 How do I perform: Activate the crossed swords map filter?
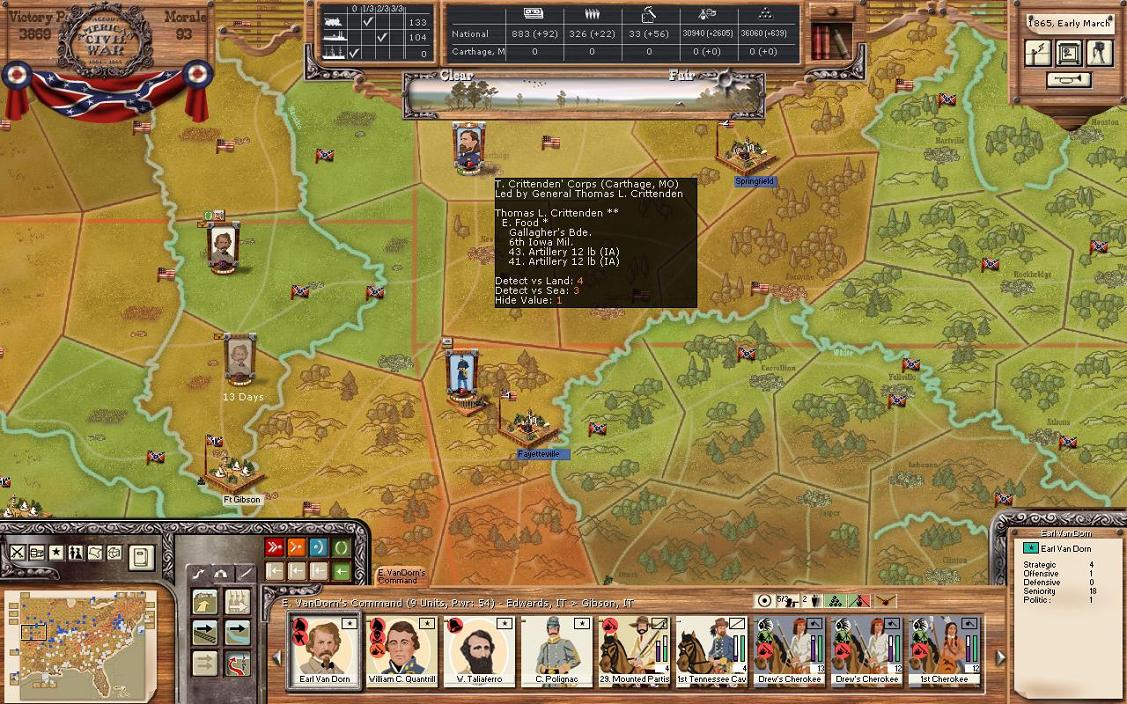click(x=17, y=553)
